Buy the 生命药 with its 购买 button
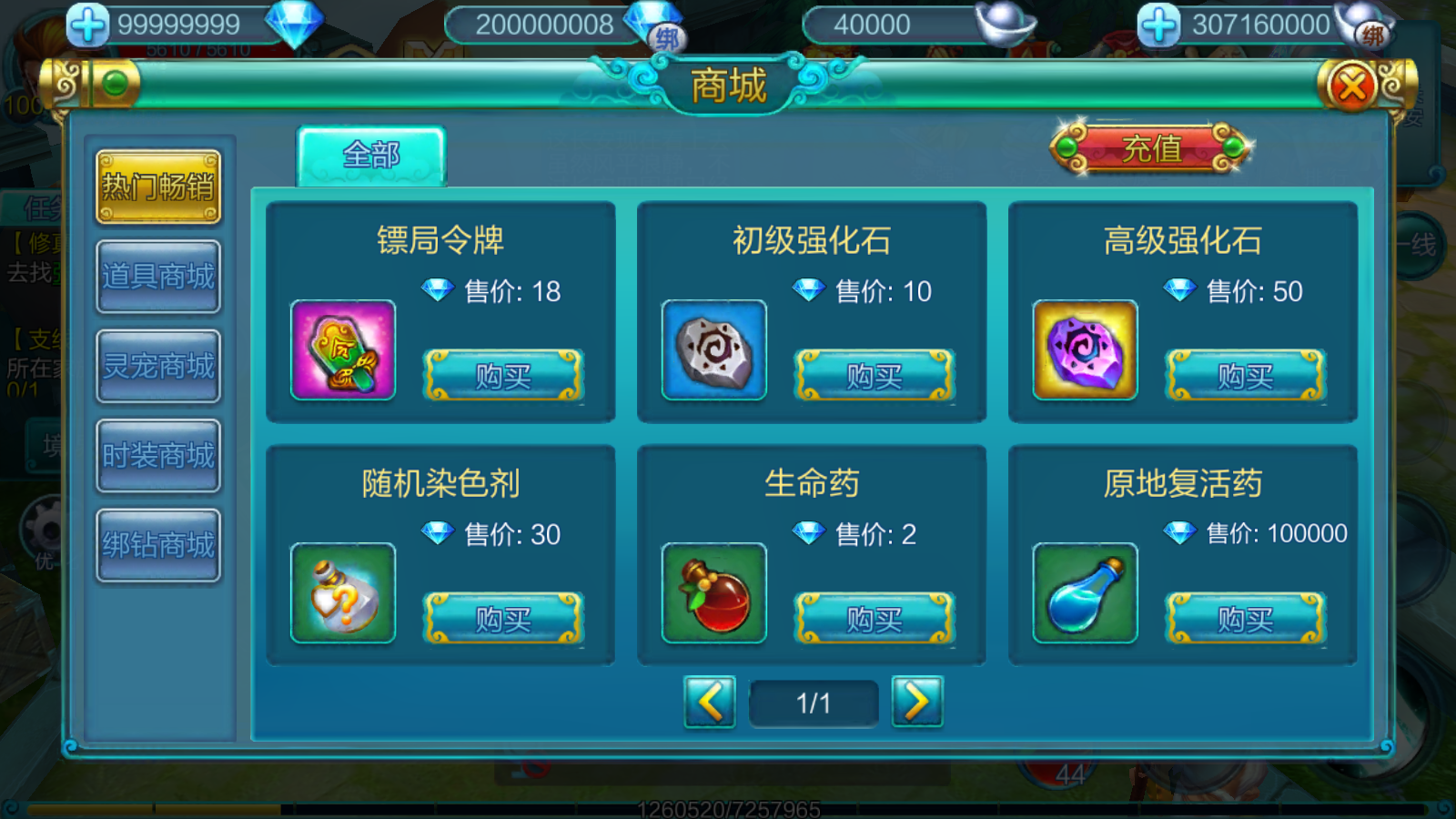This screenshot has height=819, width=1456. point(875,621)
